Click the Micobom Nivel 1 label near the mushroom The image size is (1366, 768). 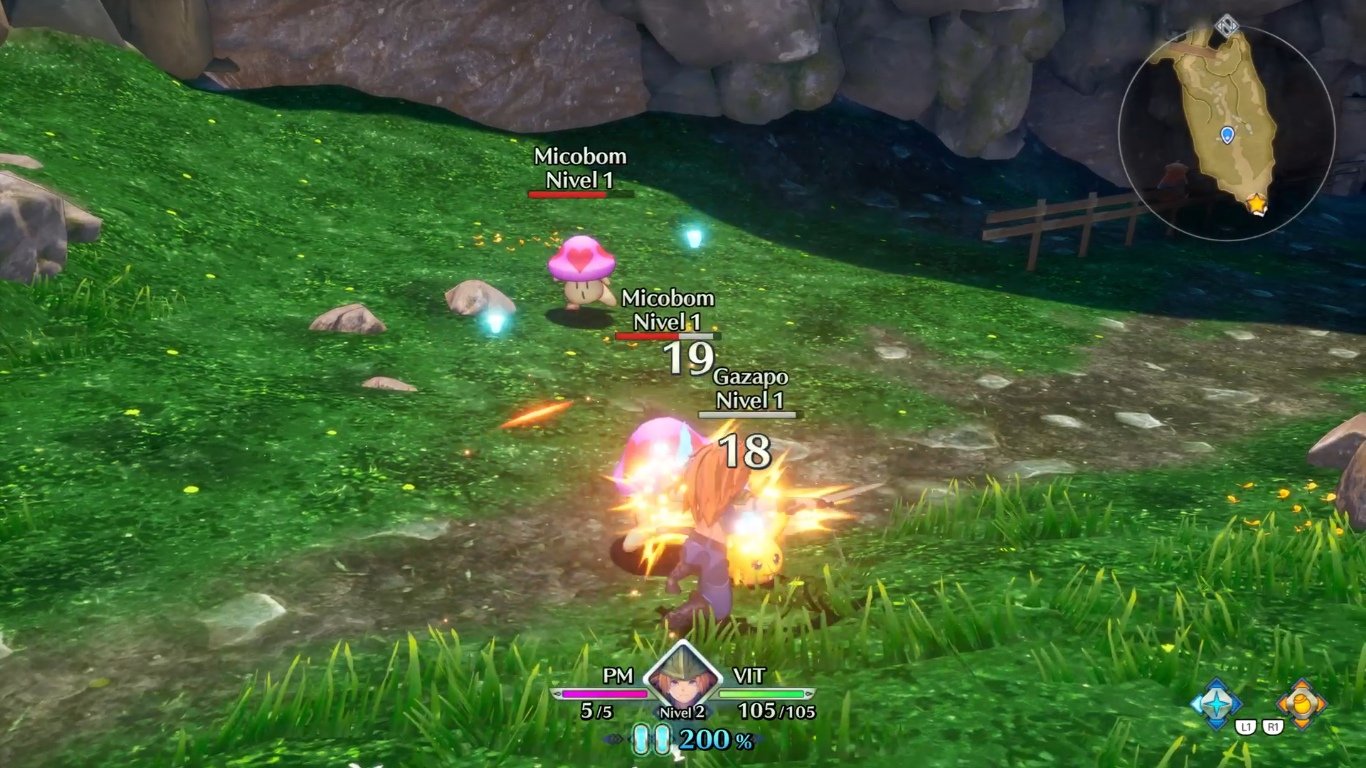point(668,307)
